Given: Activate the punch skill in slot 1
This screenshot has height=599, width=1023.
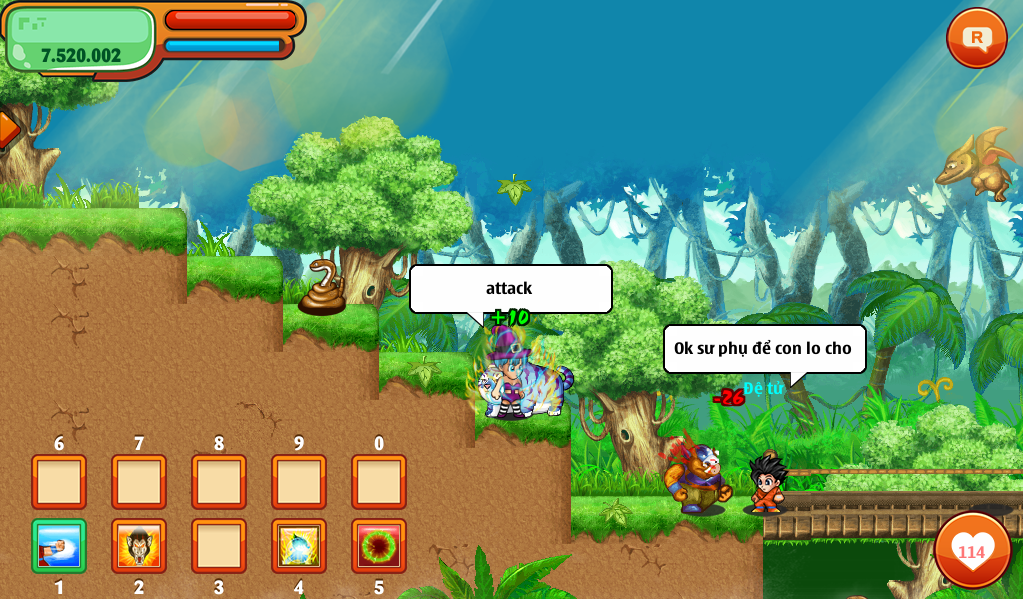Looking at the screenshot, I should pos(59,546).
